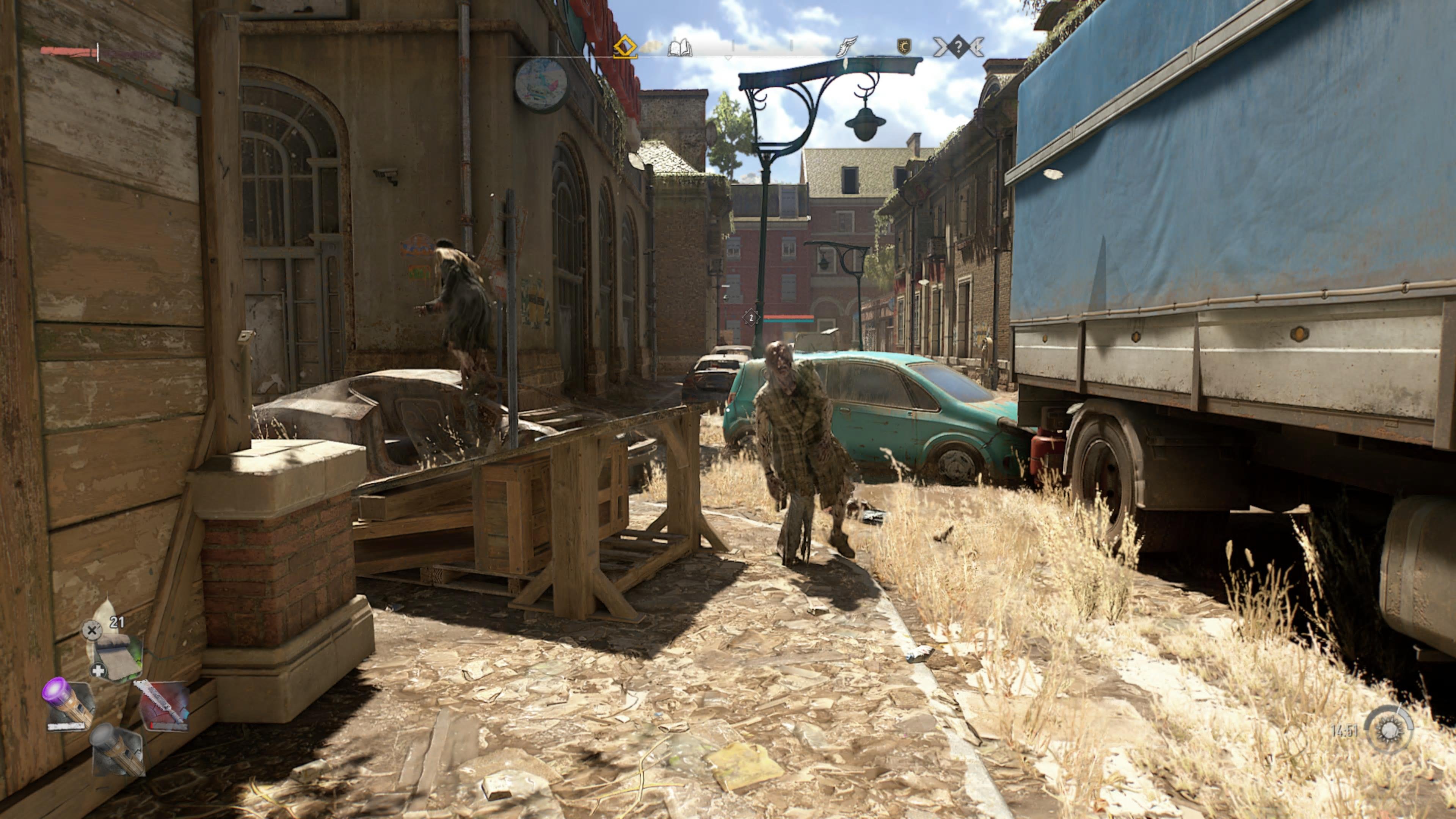
Task: Click the medkit healing item icon
Action: [x=99, y=670]
